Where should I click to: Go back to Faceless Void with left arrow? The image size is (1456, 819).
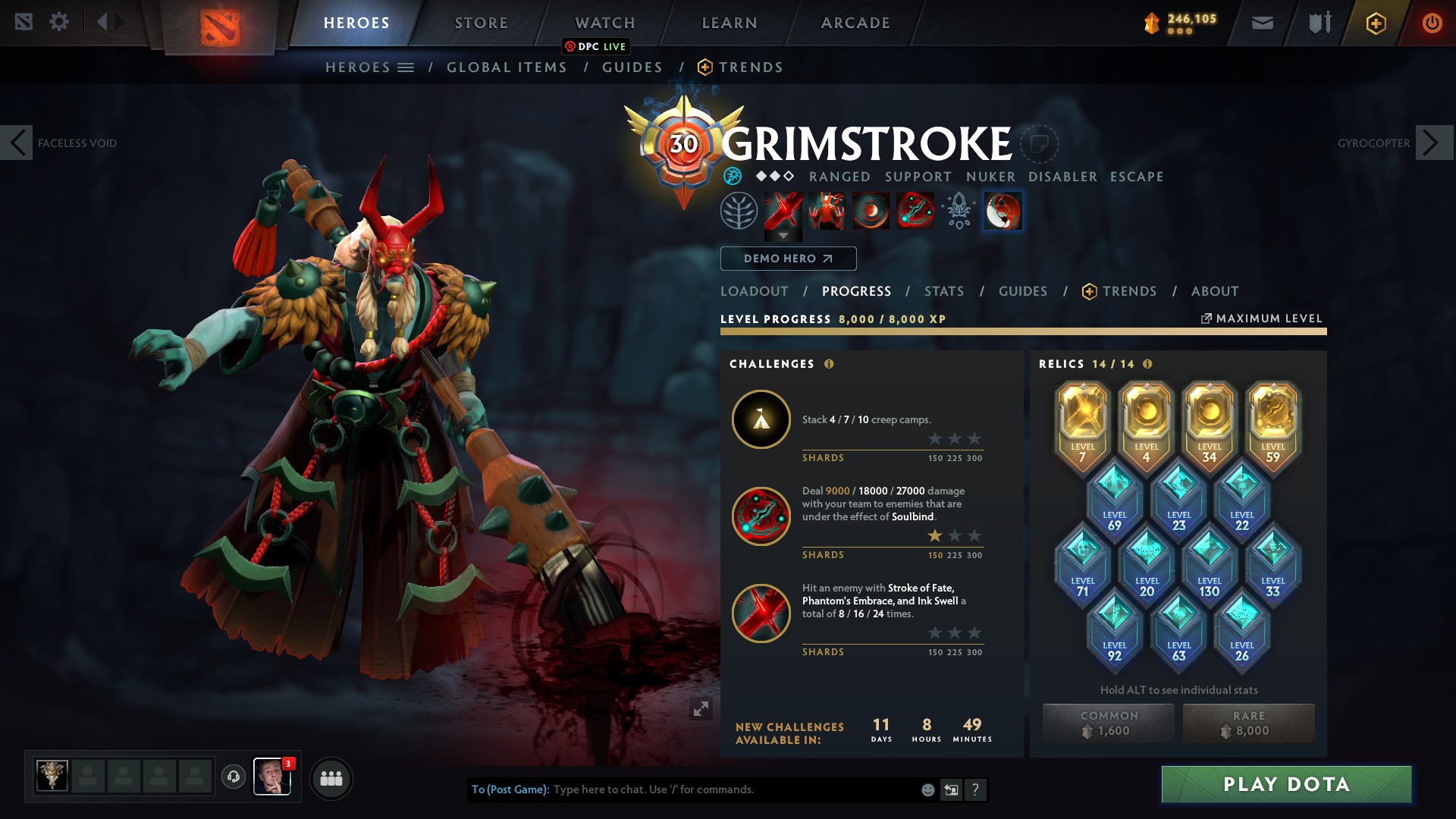pyautogui.click(x=17, y=142)
